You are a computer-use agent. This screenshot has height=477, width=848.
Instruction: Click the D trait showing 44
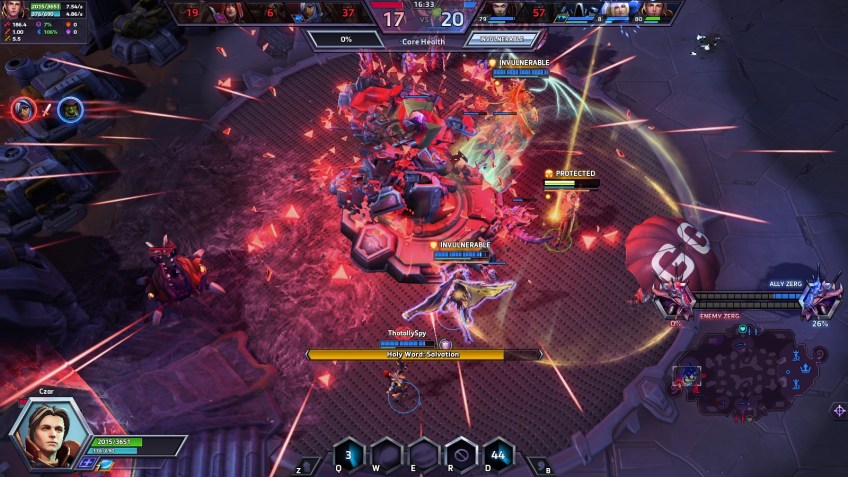[x=497, y=453]
